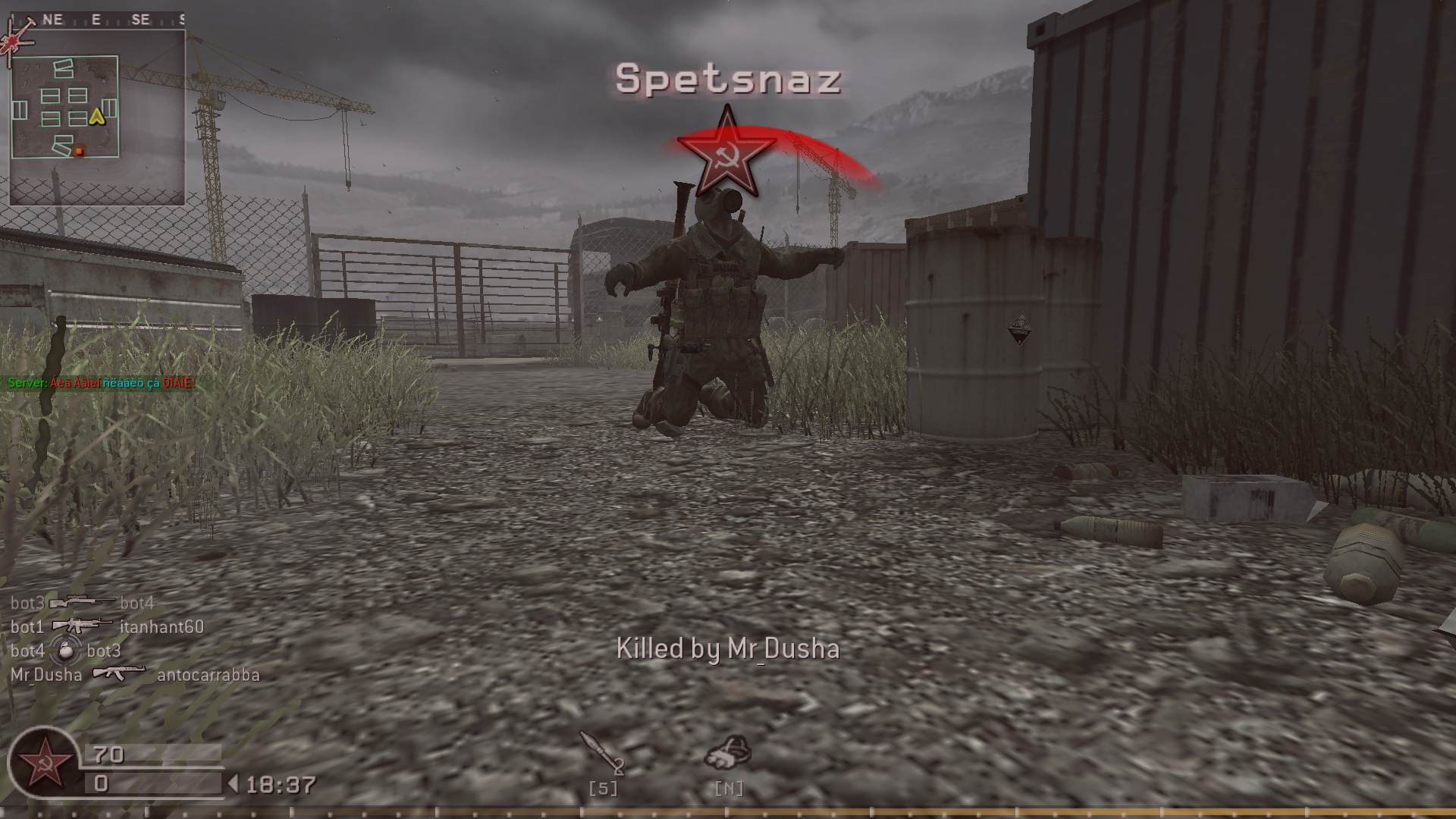Viewport: 1456px width, 819px height.
Task: Click the grenade kill icon between bot4 and bot3
Action: point(64,650)
